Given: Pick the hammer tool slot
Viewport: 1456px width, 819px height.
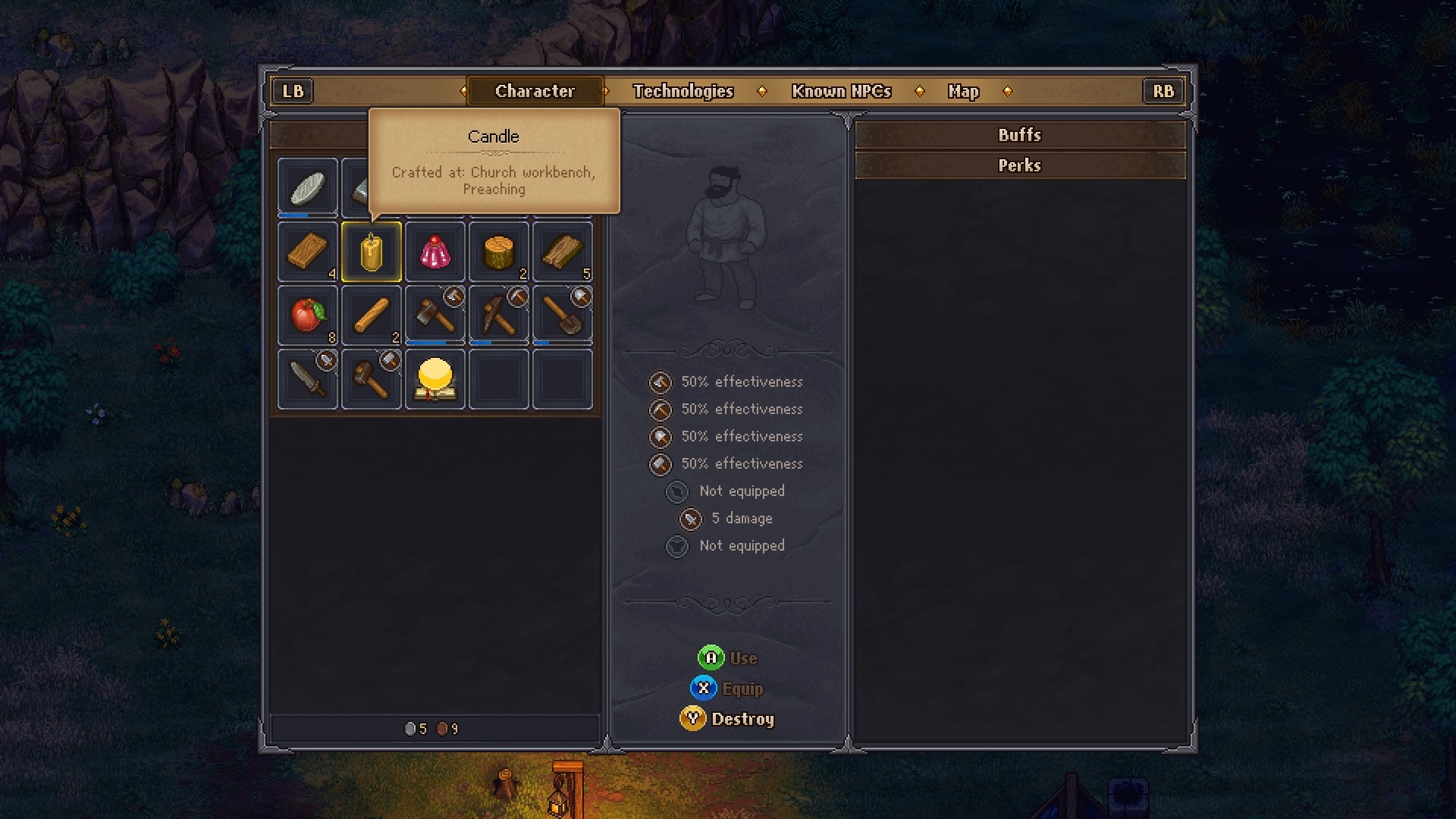Looking at the screenshot, I should 372,379.
